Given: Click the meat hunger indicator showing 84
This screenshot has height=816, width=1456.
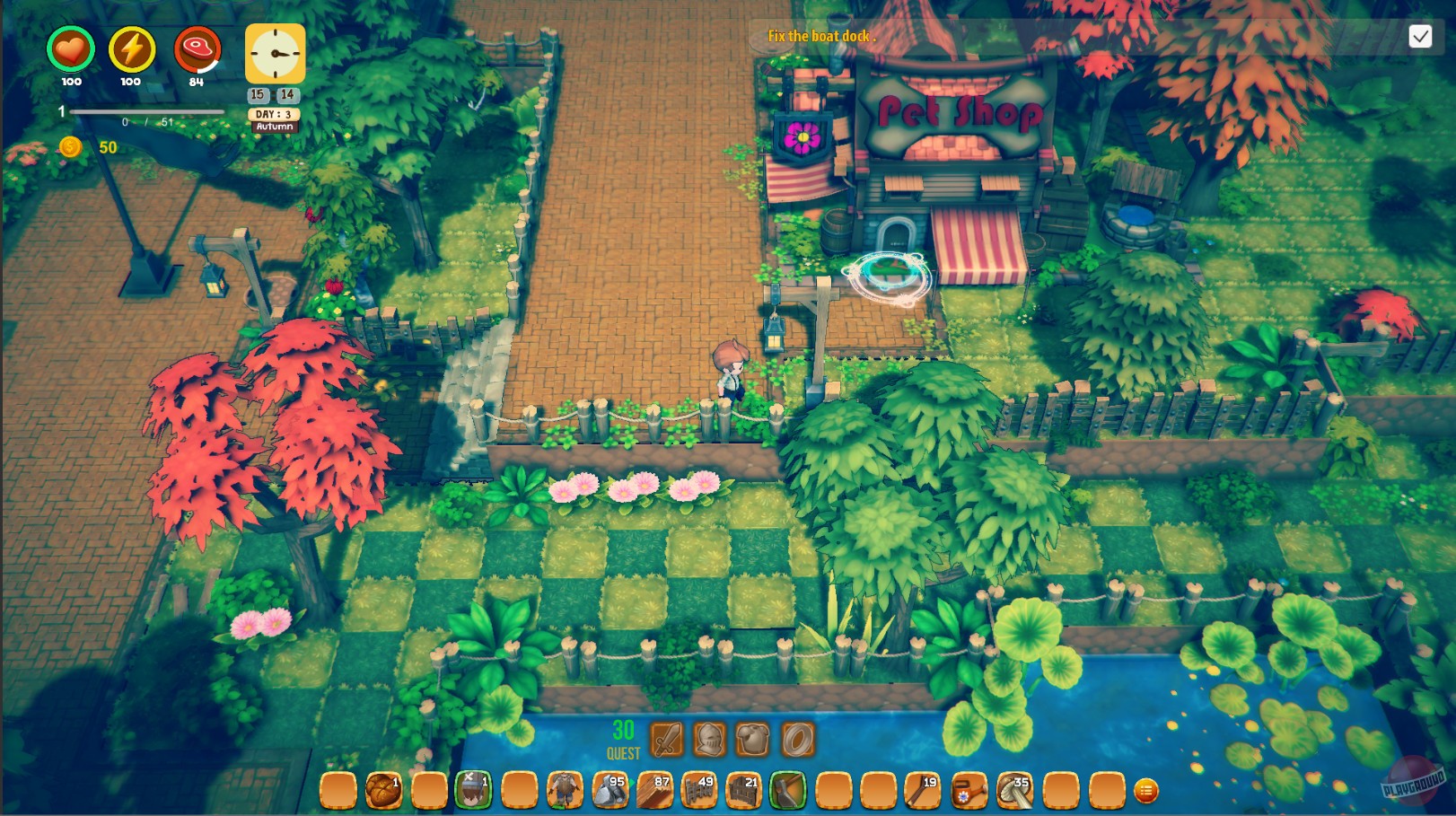Looking at the screenshot, I should [x=197, y=52].
